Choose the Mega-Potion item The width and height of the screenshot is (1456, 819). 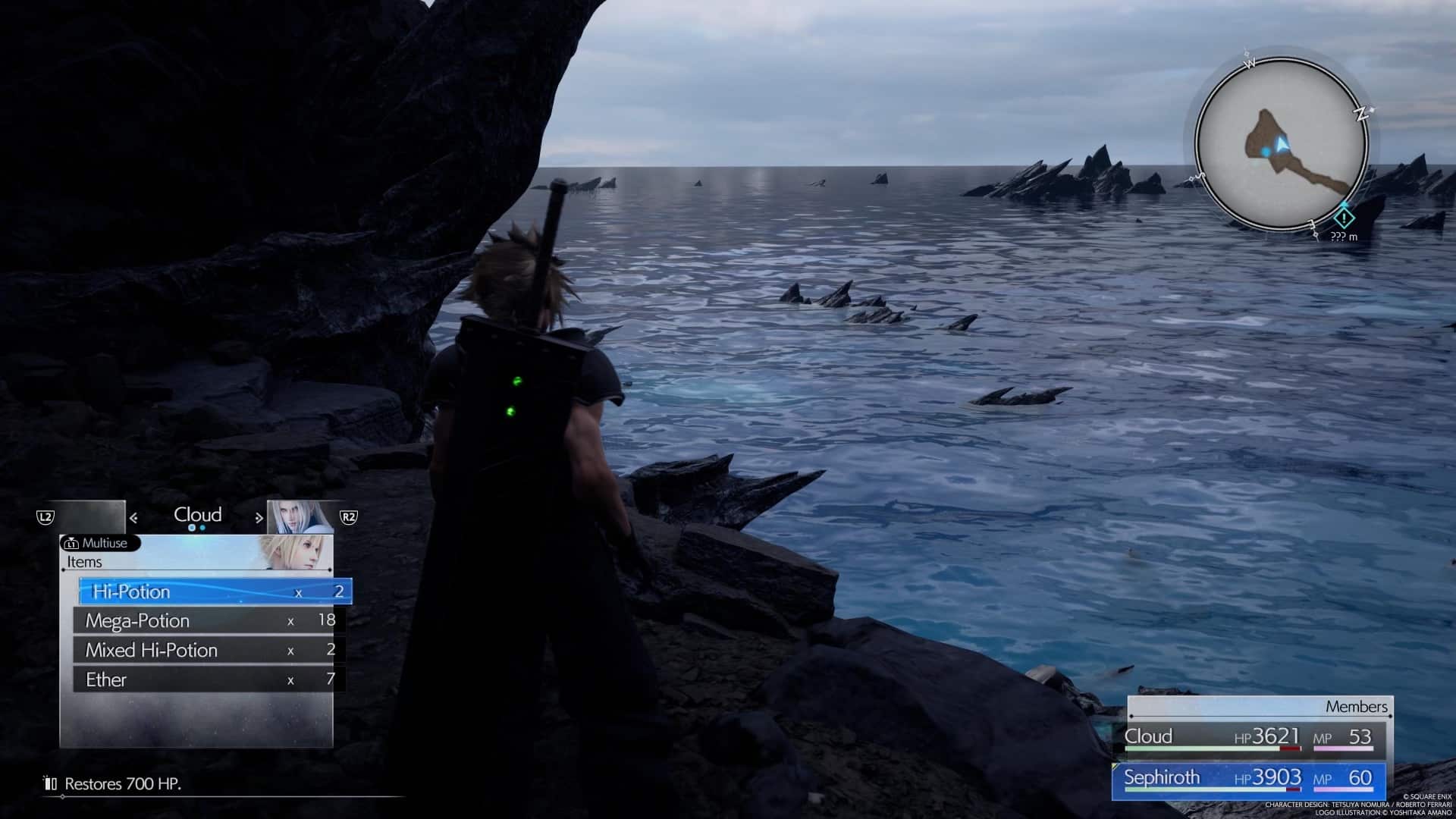click(x=209, y=621)
